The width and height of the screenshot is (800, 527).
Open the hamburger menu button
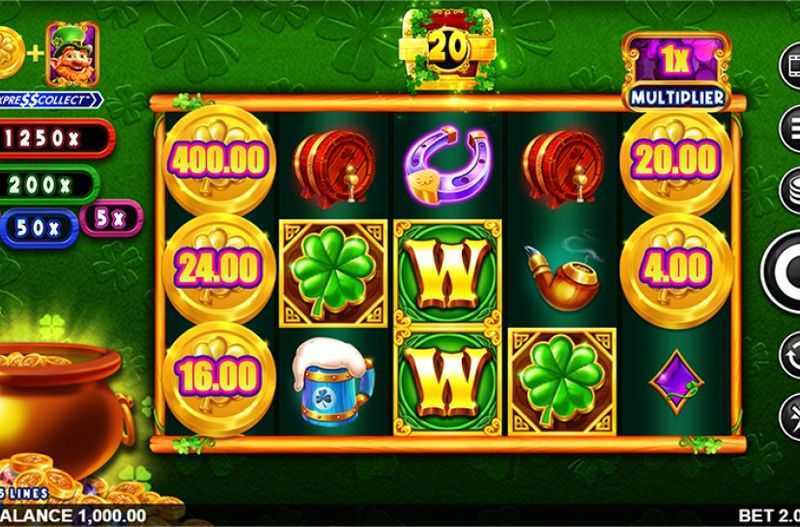790,127
